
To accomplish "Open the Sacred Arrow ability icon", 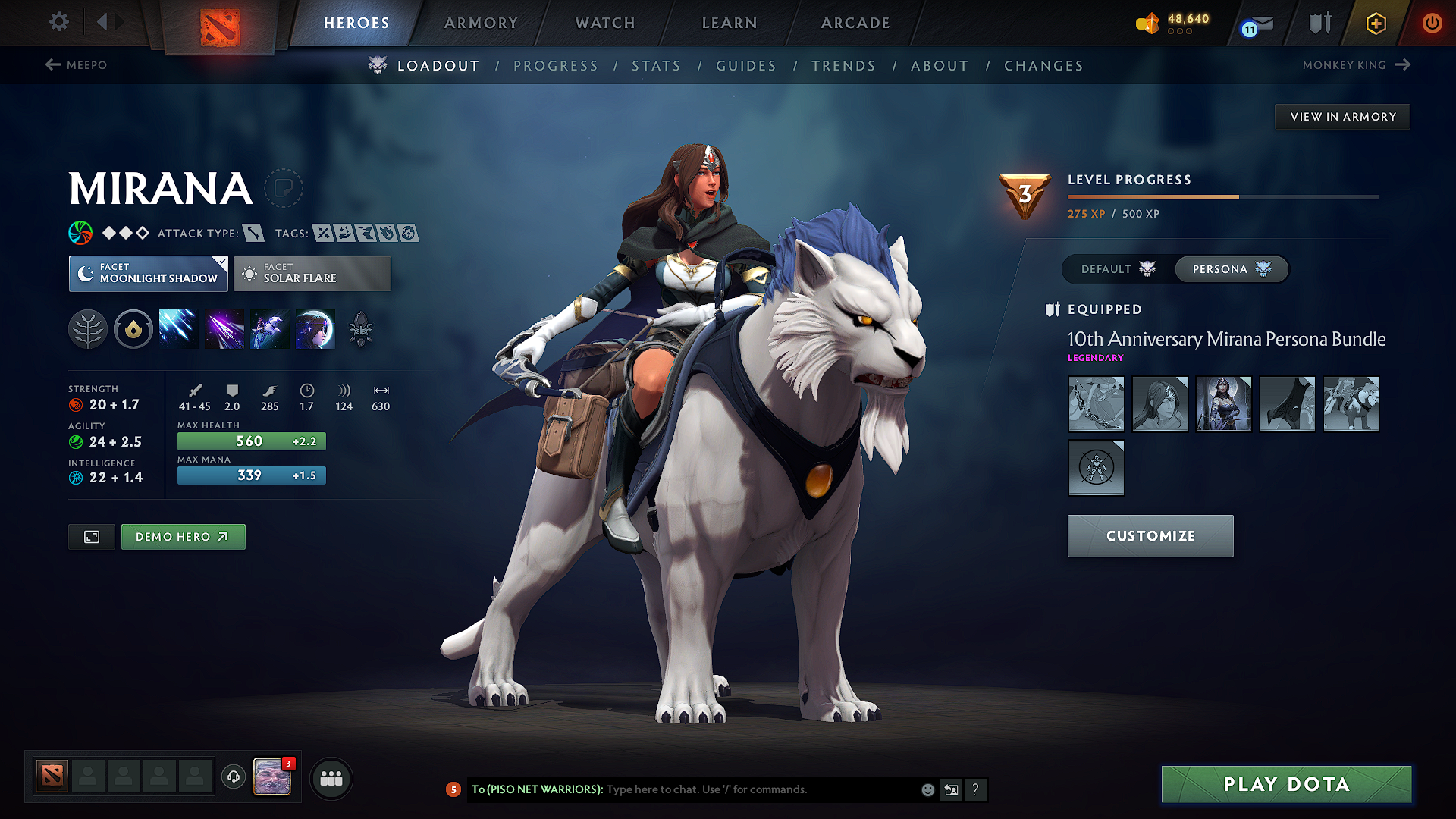I will (x=224, y=328).
